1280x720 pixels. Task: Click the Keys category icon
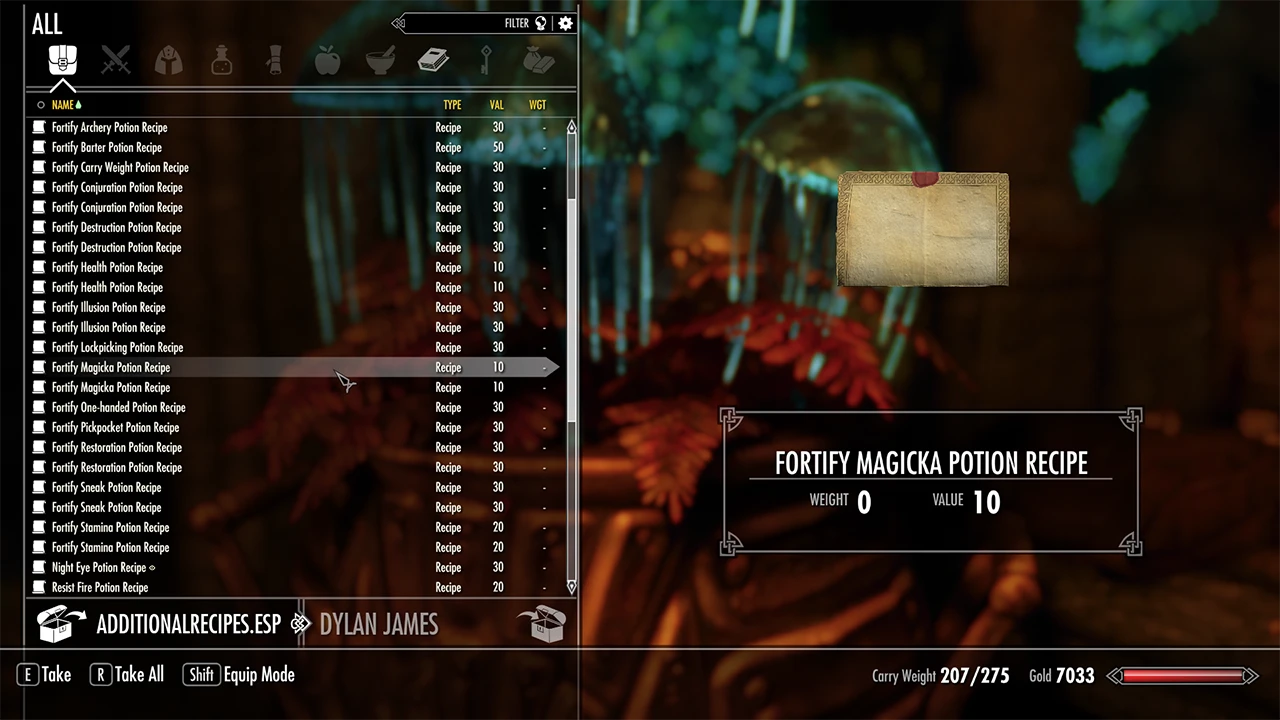pos(486,60)
